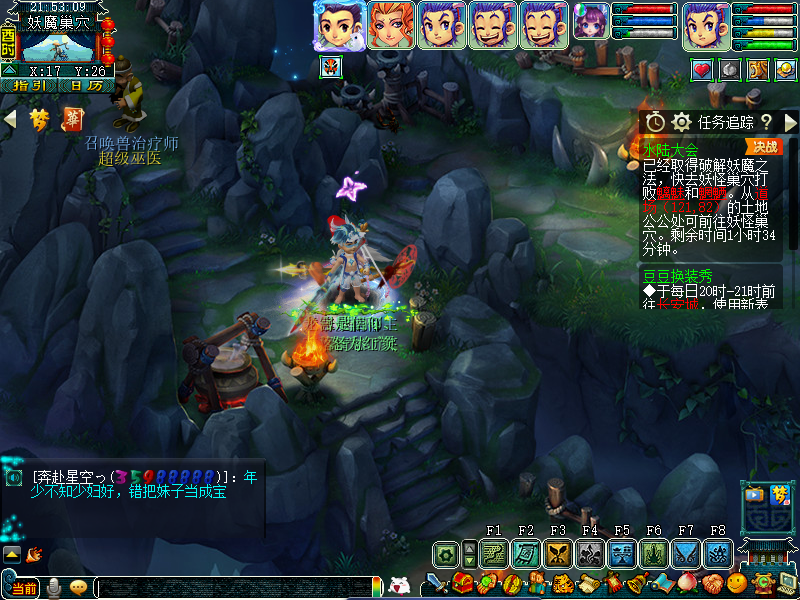Open the 指引 guide button
This screenshot has width=800, height=600.
[28, 86]
